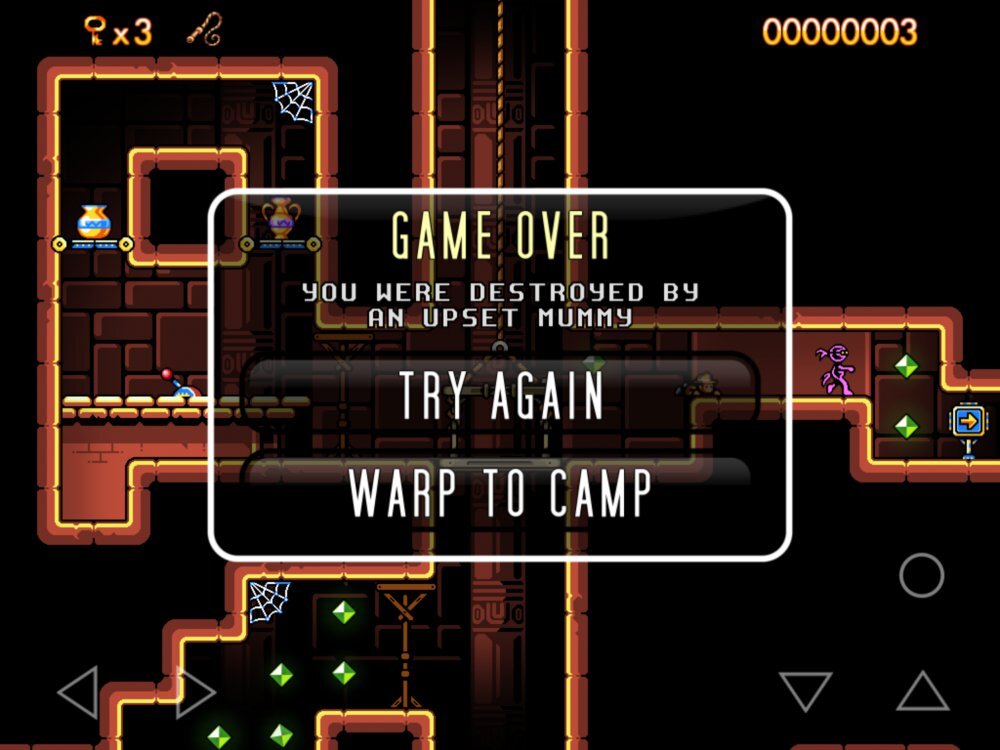The image size is (1000, 750).
Task: Select Warp to Camp option
Action: click(x=500, y=491)
